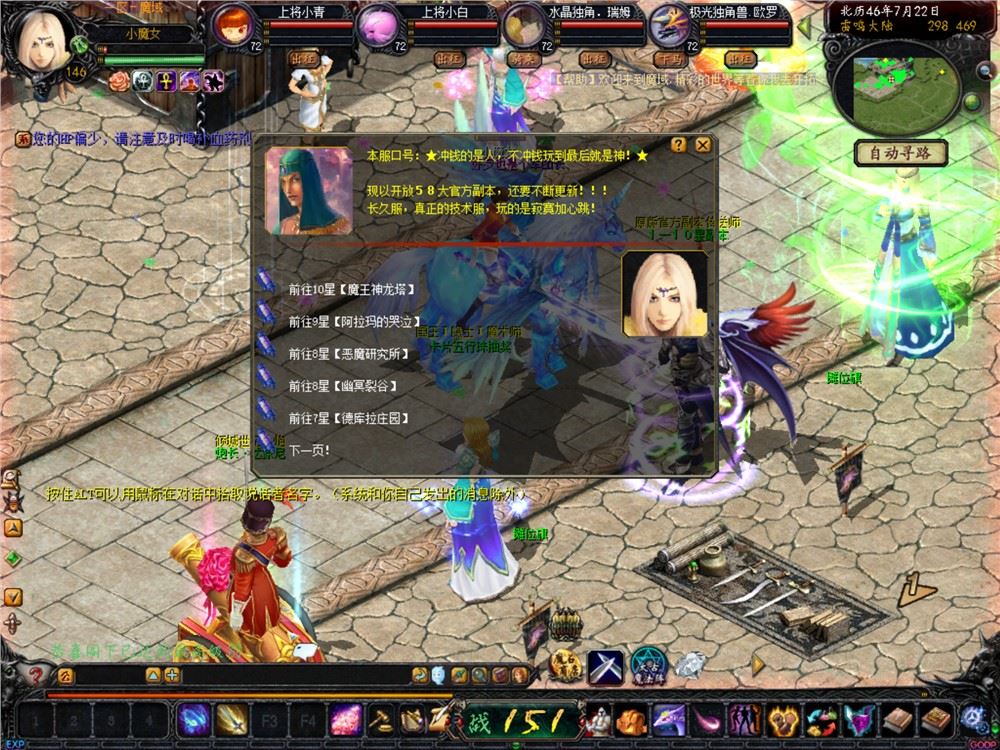Select 前往9星【阿拉玛的哭泣】 option
Image resolution: width=1000 pixels, height=750 pixels.
tap(350, 322)
